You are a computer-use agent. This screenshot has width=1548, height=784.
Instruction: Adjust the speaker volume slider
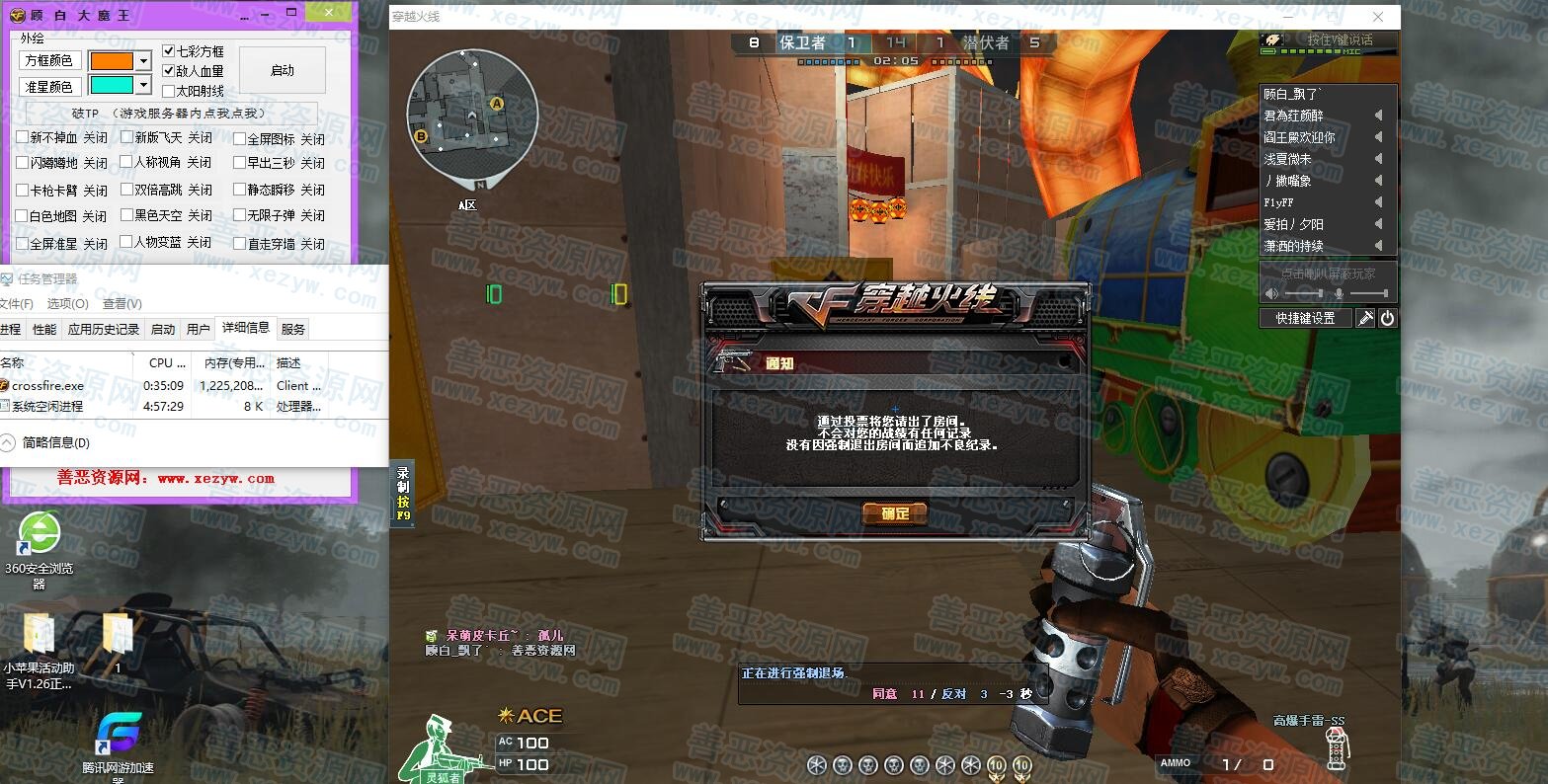[x=1304, y=293]
